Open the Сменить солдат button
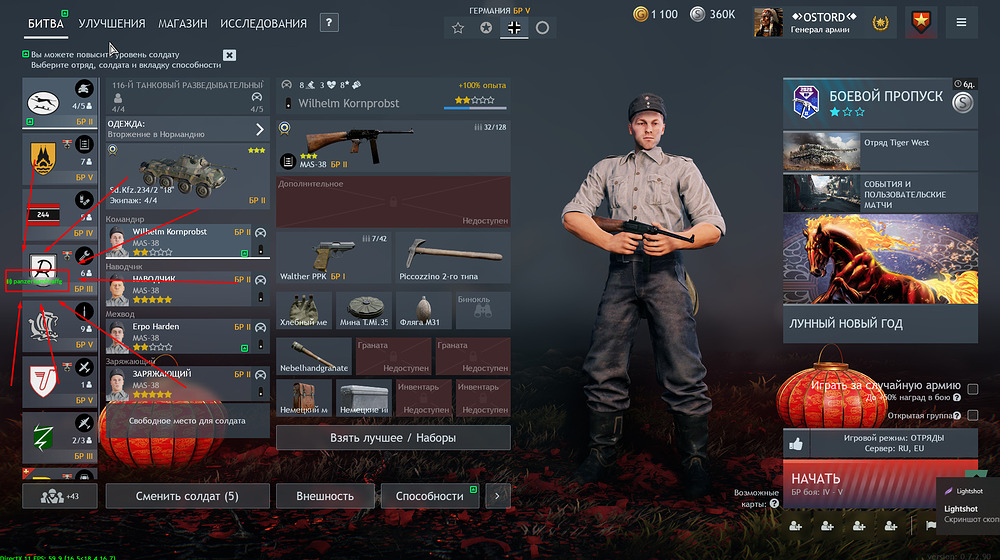1000x560 pixels. [x=187, y=496]
